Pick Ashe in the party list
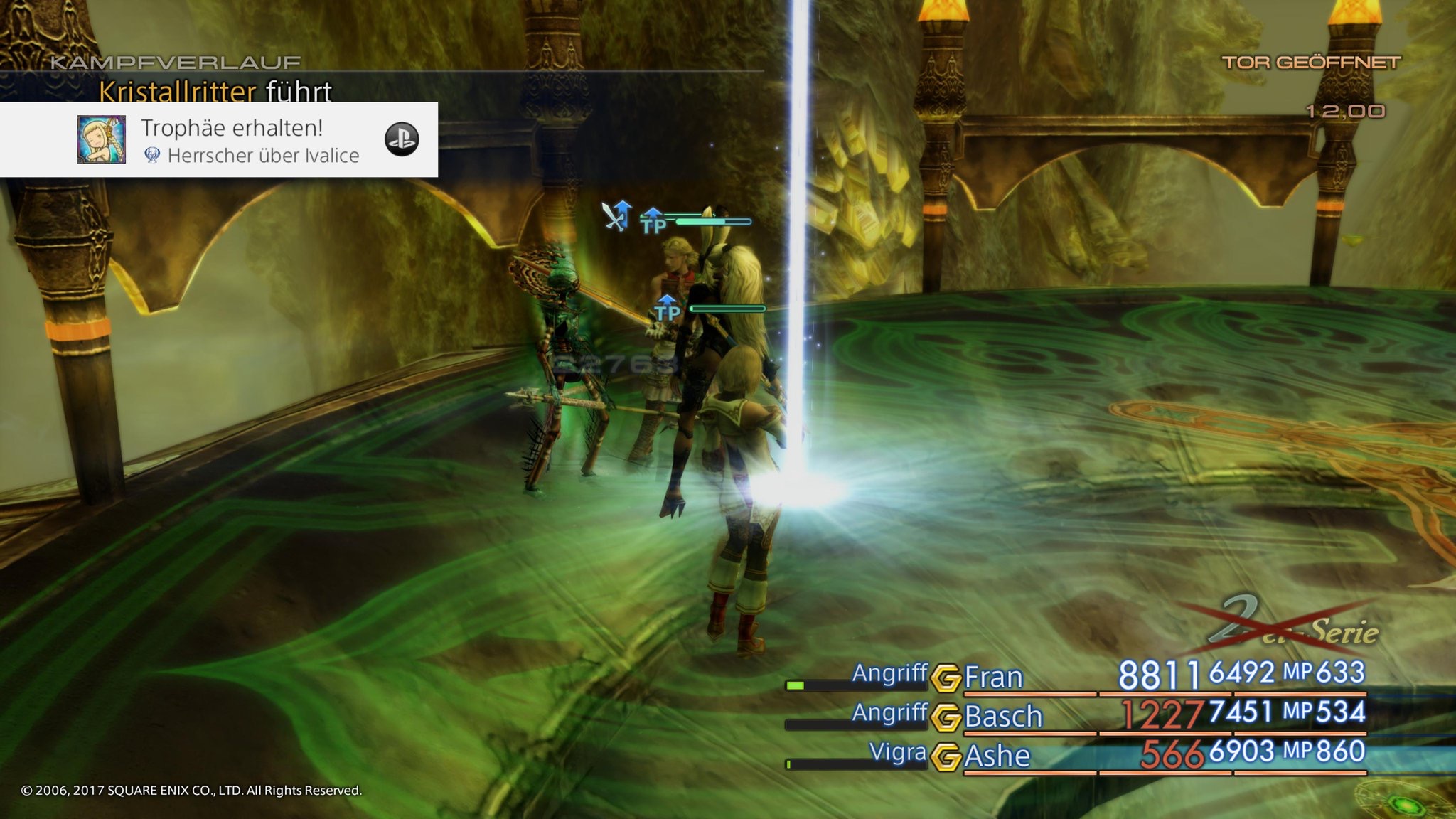The width and height of the screenshot is (1456, 819). coord(997,755)
